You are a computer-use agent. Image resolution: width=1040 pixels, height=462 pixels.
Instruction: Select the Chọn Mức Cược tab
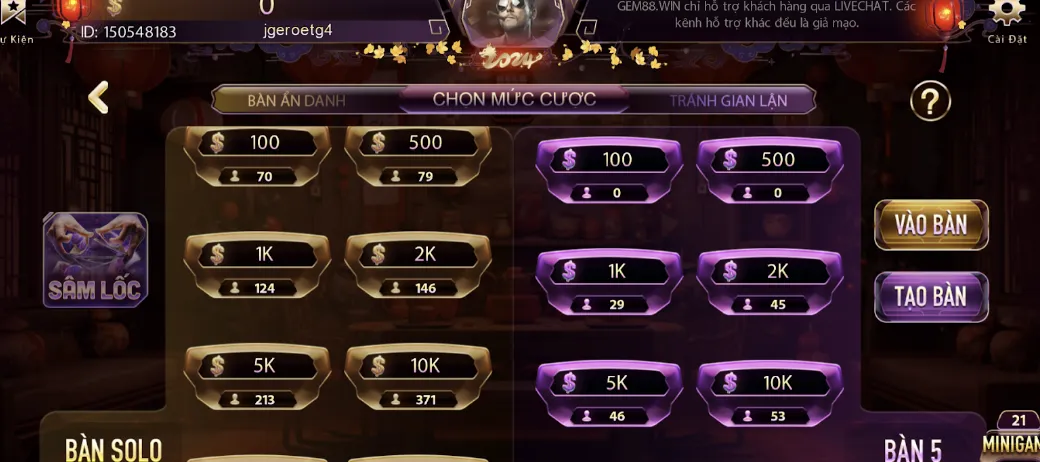514,99
